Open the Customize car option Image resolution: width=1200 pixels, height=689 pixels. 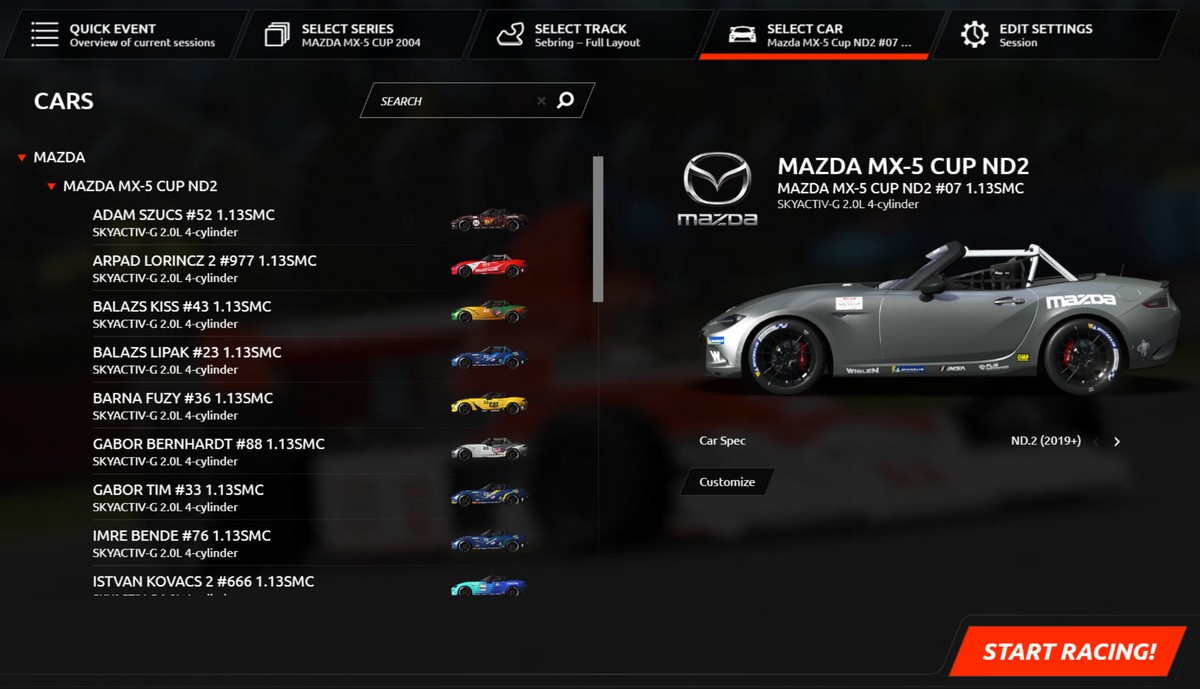tap(727, 482)
